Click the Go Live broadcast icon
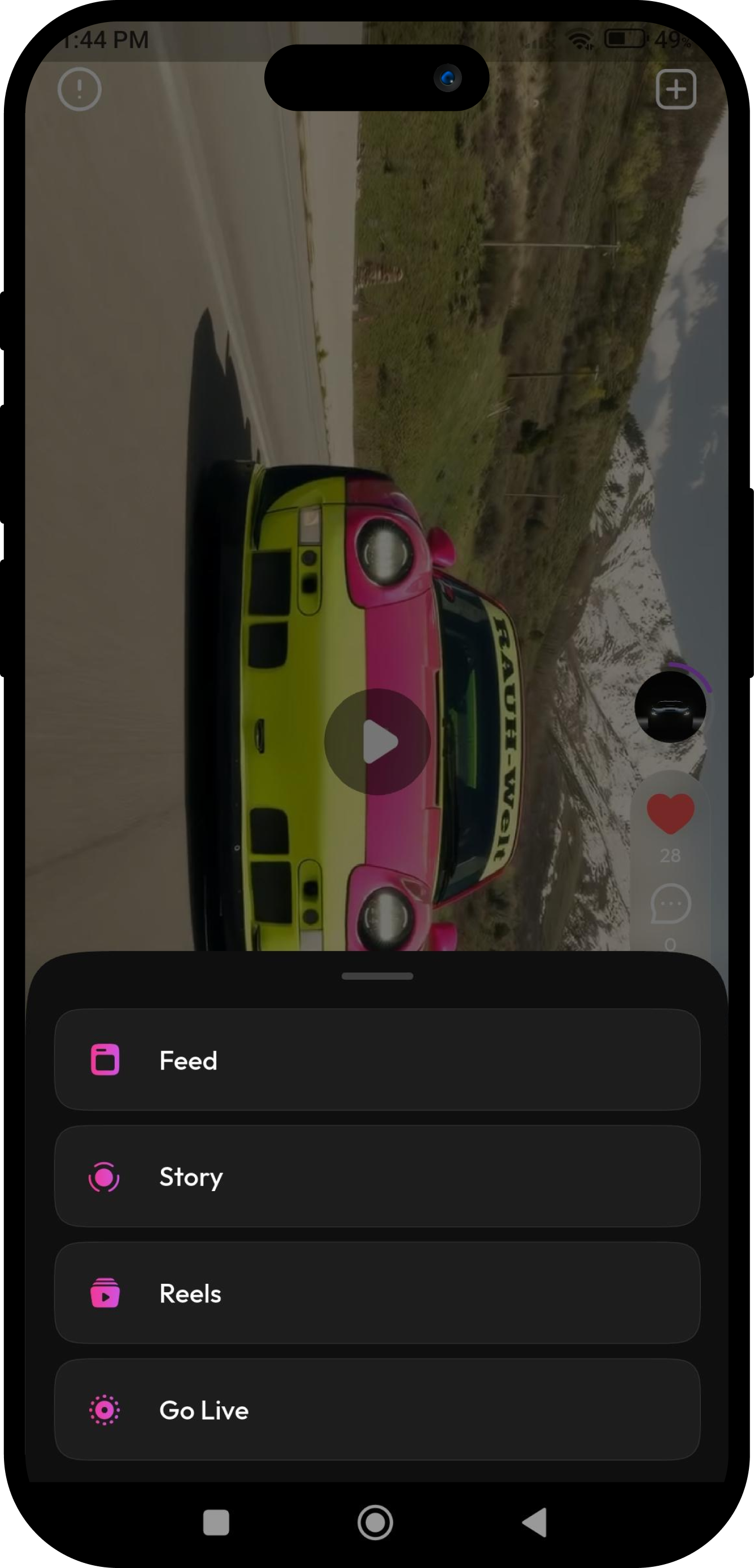Viewport: 754px width, 1568px height. pos(104,1410)
